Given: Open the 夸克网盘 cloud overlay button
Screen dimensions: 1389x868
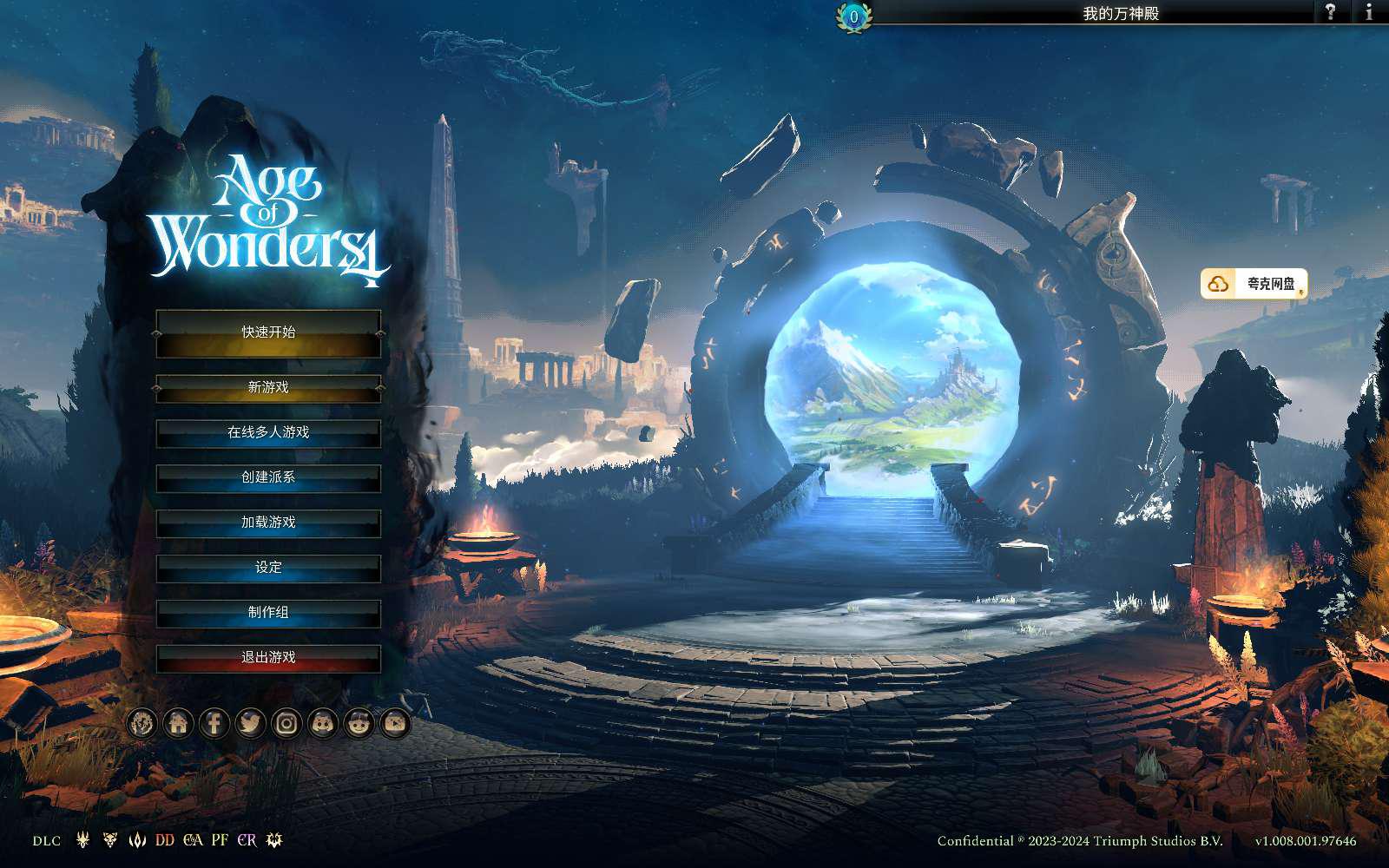Looking at the screenshot, I should coord(1254,284).
